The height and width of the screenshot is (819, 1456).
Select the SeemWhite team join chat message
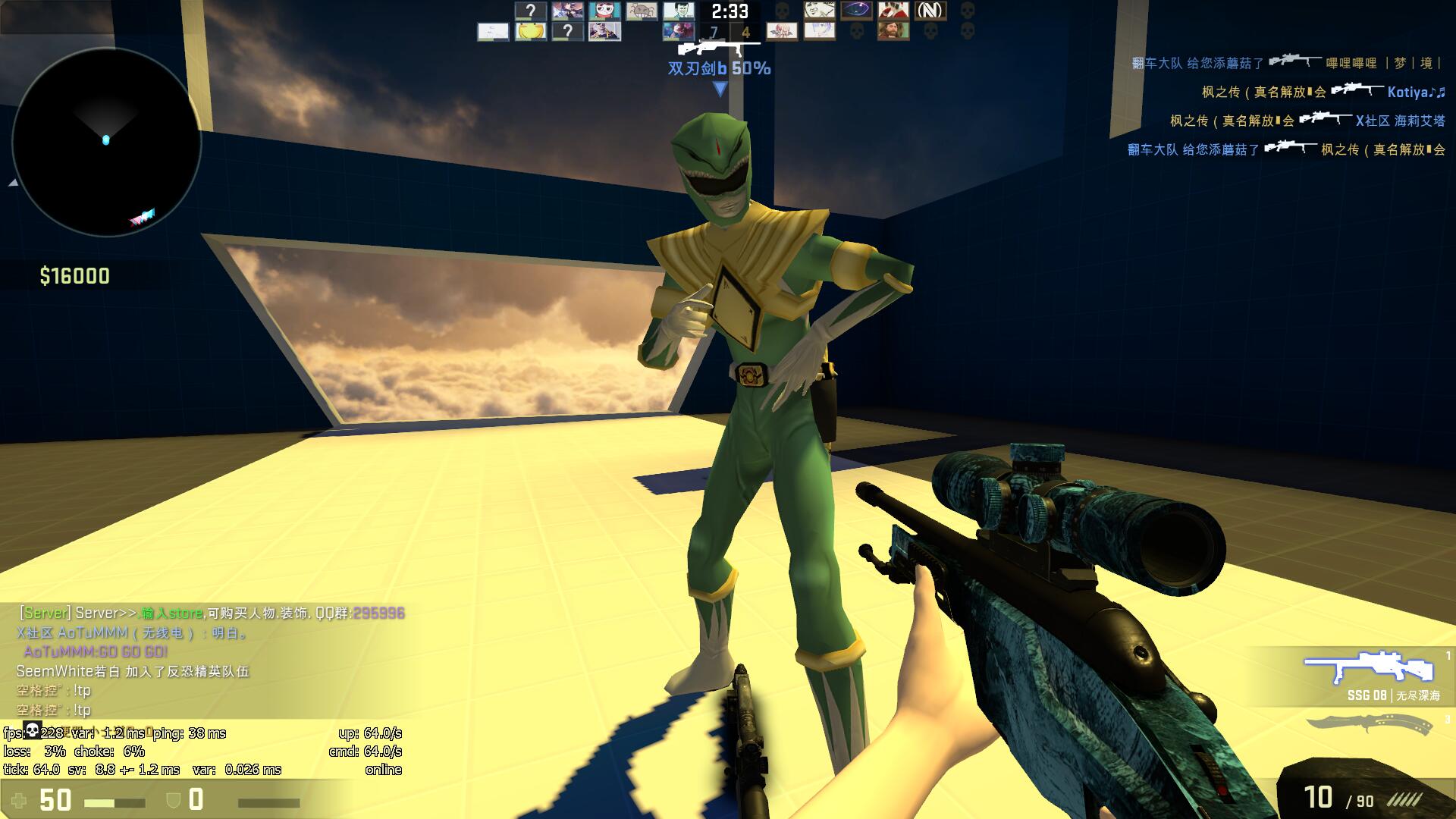[x=133, y=671]
